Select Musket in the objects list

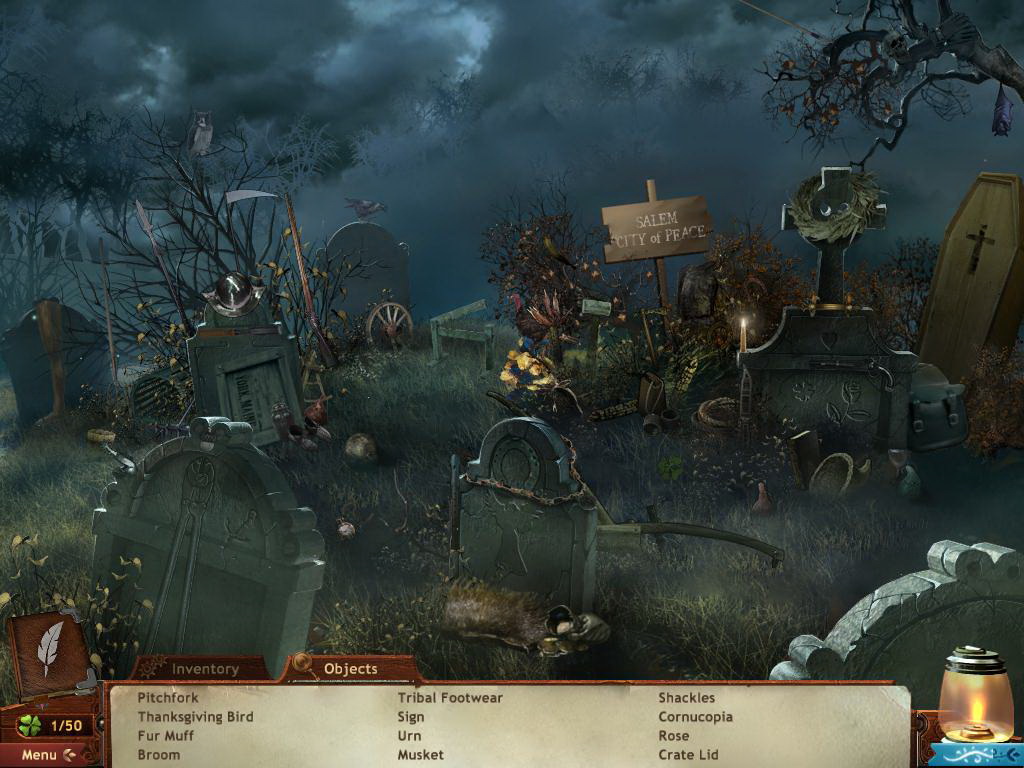pos(421,755)
